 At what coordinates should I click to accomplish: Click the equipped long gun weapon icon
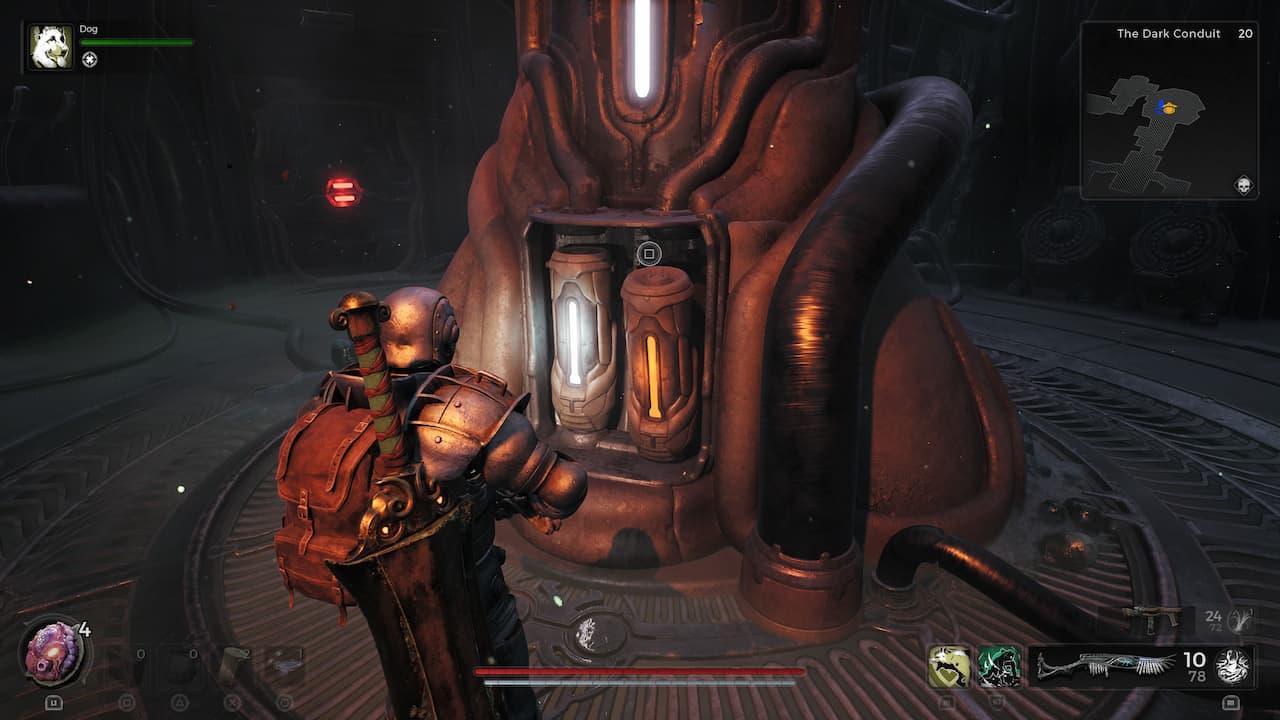click(1108, 664)
